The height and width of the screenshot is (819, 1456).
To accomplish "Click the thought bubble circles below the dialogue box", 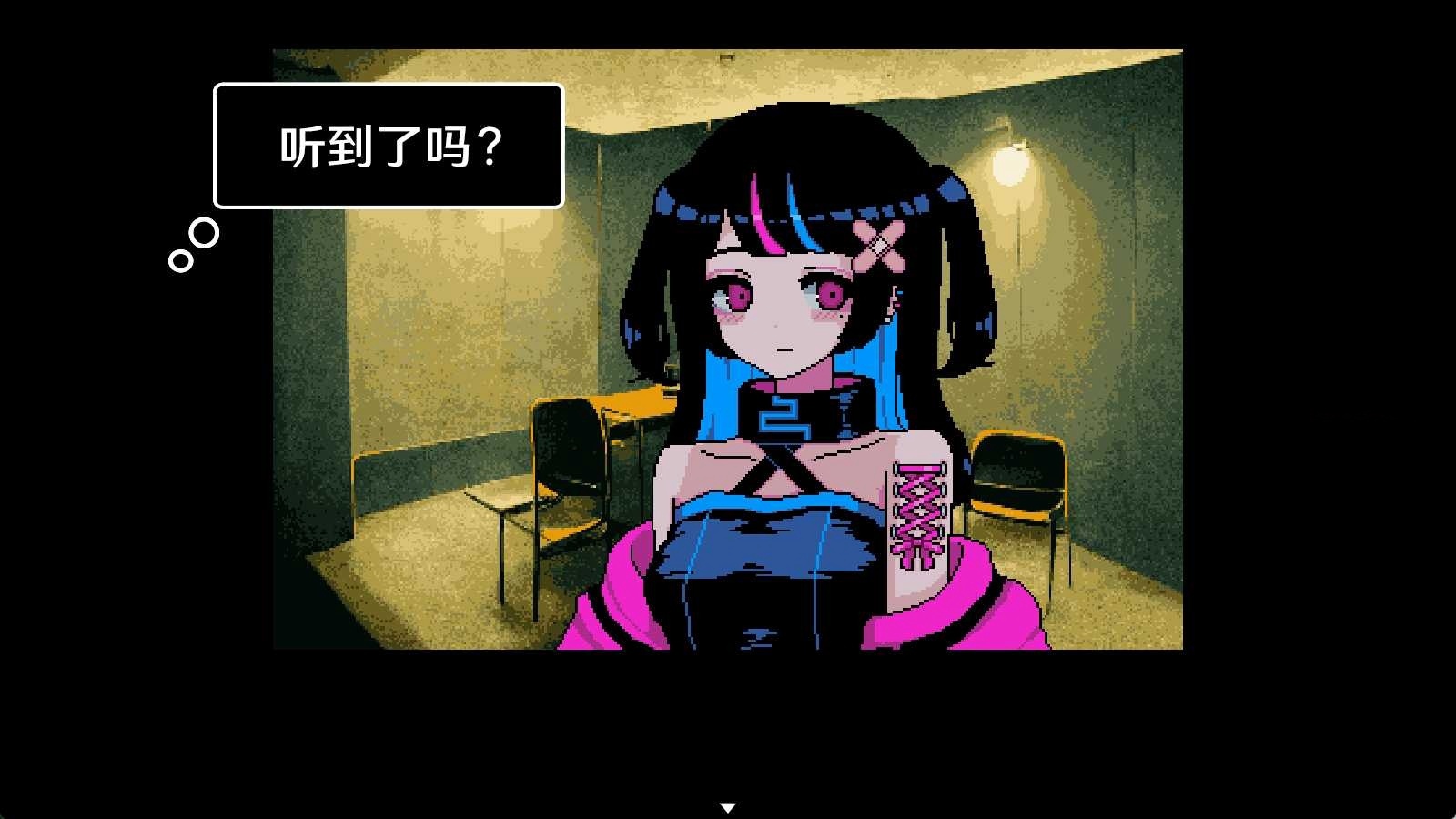I will click(x=193, y=246).
